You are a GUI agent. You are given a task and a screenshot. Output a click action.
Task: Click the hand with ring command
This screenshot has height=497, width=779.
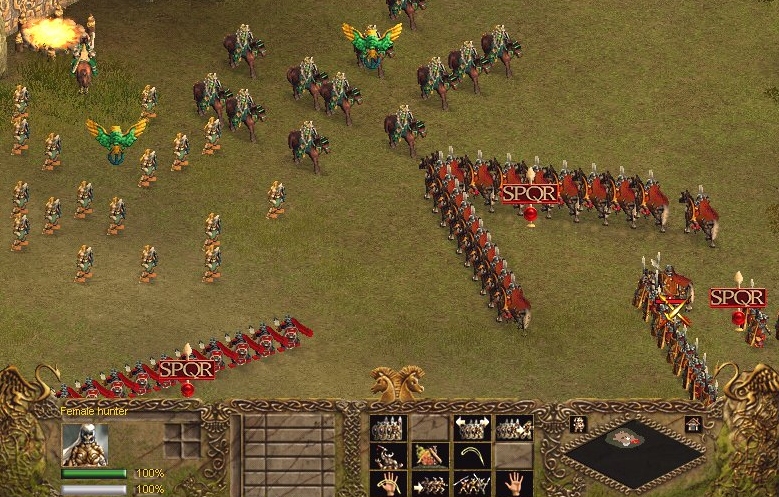click(387, 484)
